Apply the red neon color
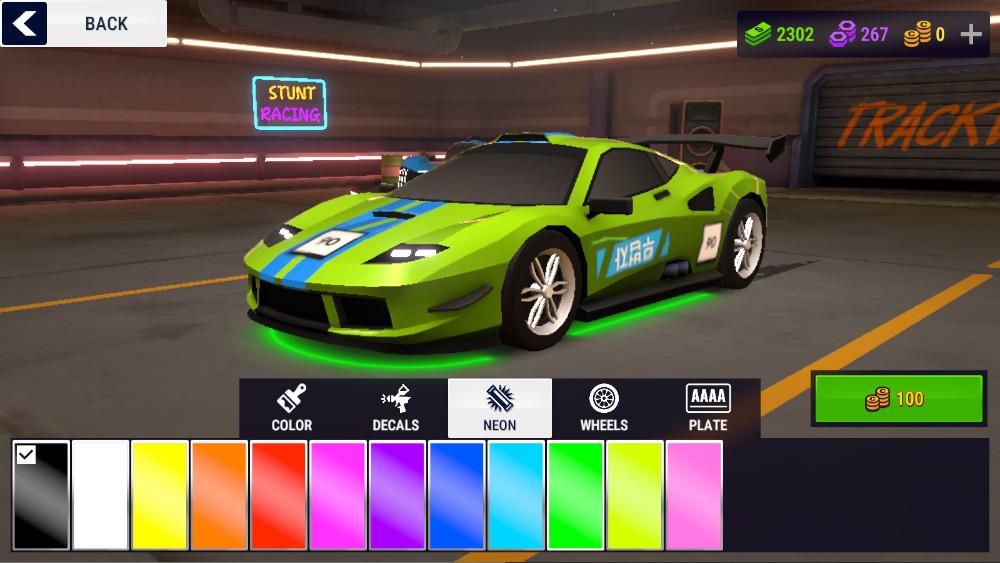1000x563 pixels. tap(279, 495)
